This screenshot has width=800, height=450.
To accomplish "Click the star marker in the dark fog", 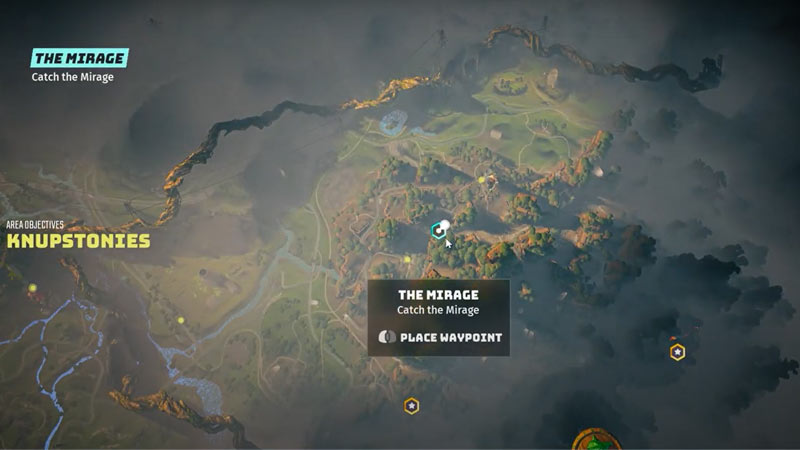I will pos(677,352).
